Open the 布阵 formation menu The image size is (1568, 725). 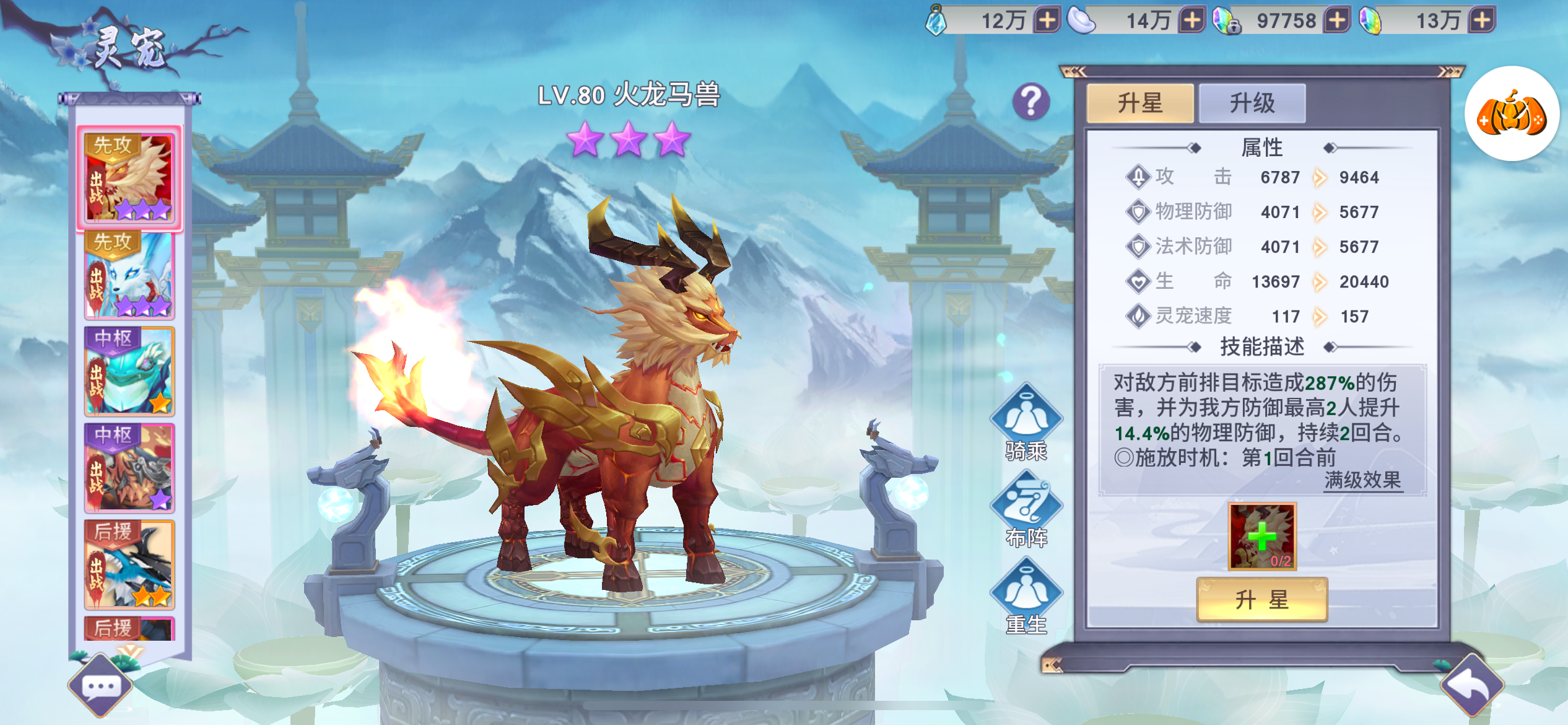[1026, 509]
